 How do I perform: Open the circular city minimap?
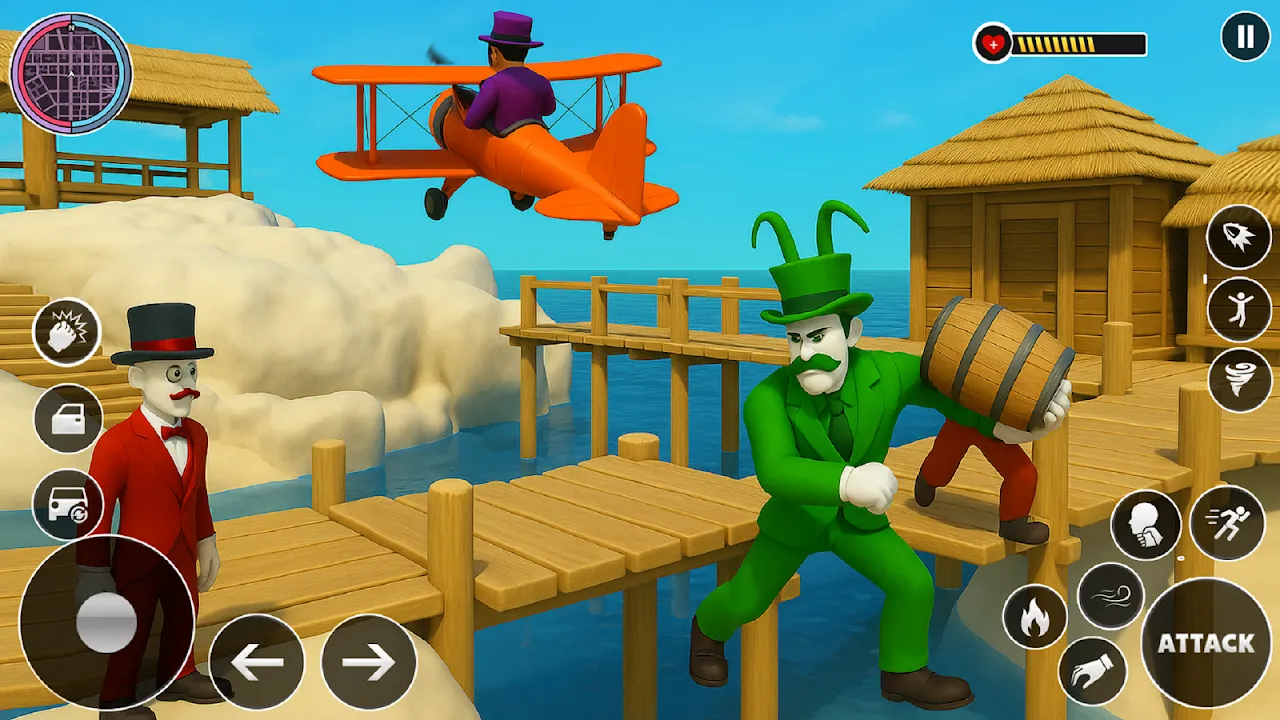[71, 74]
